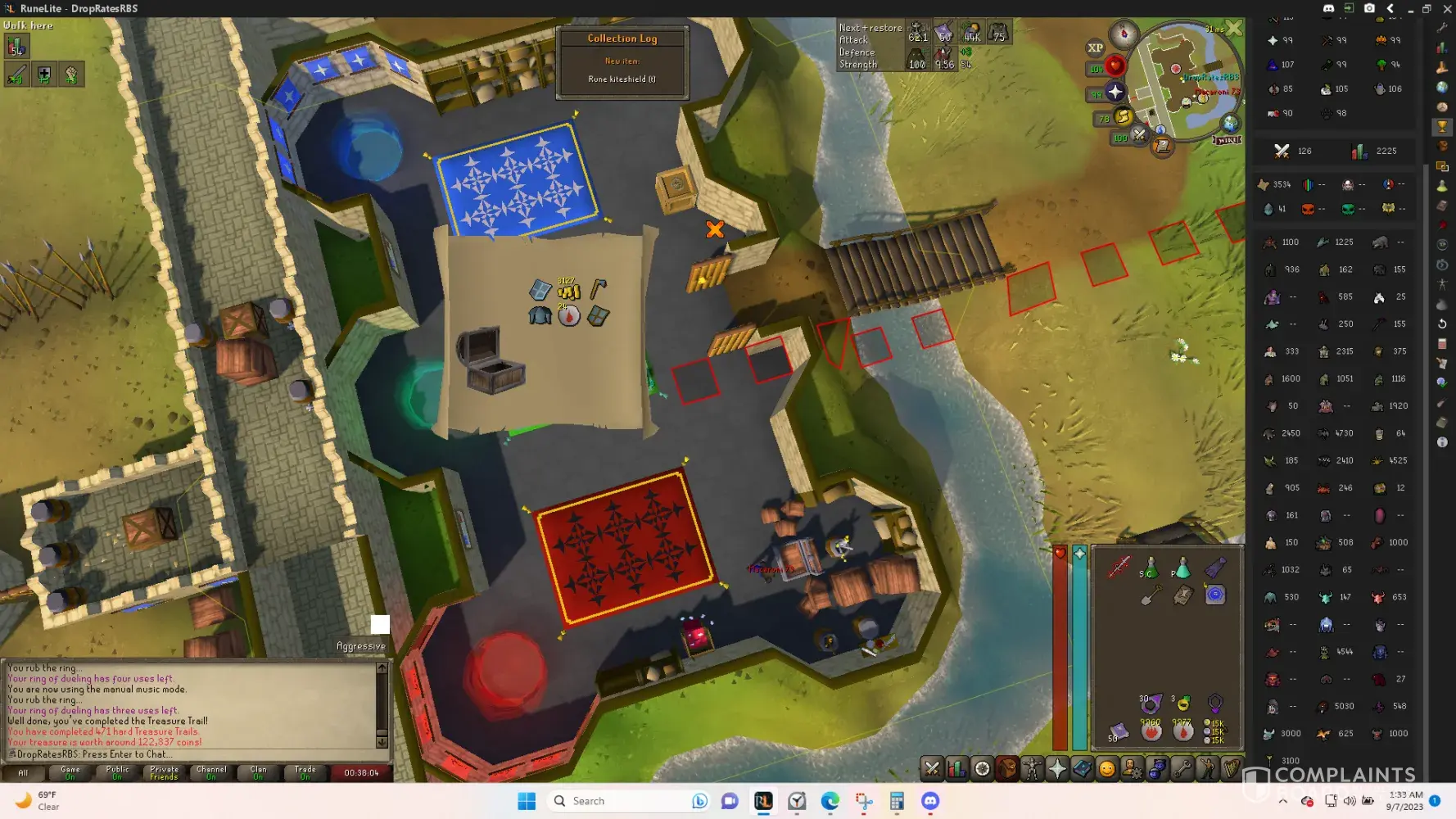Switch to the Skills tab
Viewport: 1456px width, 819px height.
tap(956, 768)
